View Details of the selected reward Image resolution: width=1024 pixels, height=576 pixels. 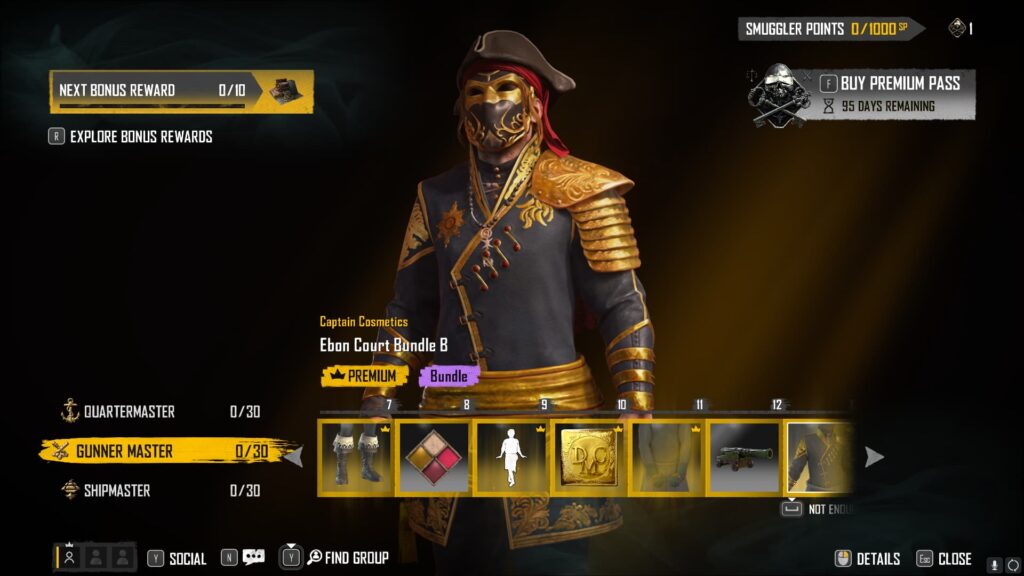point(868,559)
